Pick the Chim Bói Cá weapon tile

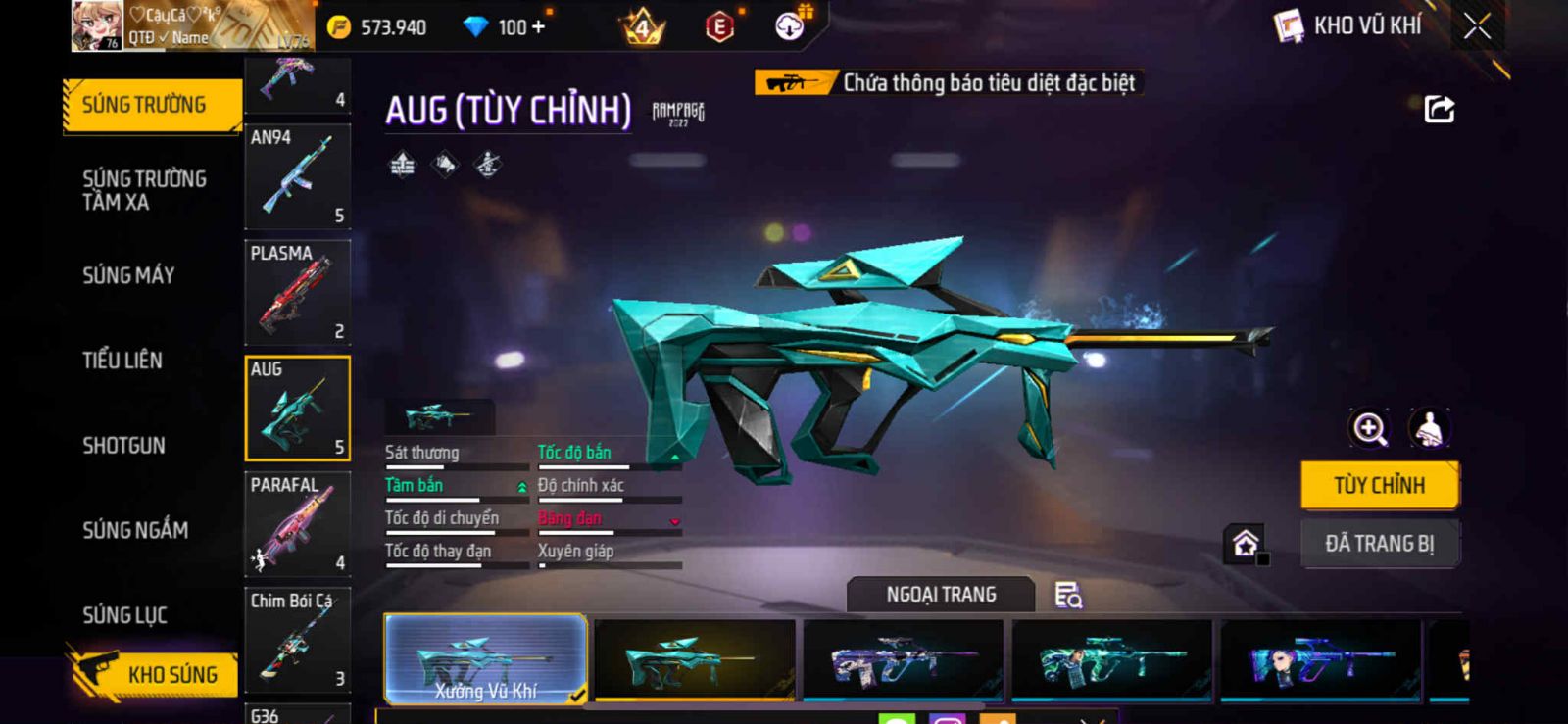pos(297,640)
